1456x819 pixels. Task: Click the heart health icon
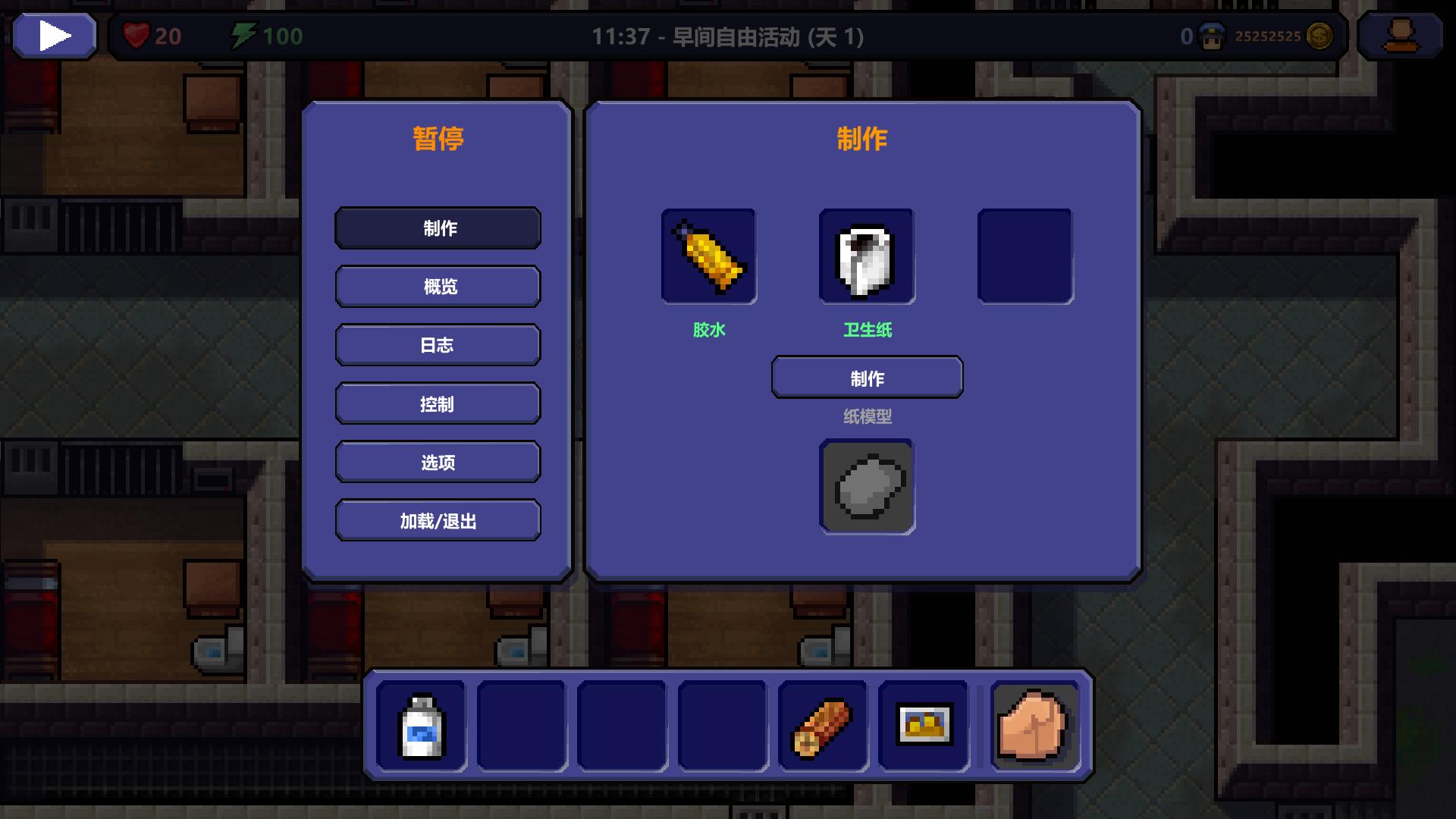pyautogui.click(x=135, y=36)
